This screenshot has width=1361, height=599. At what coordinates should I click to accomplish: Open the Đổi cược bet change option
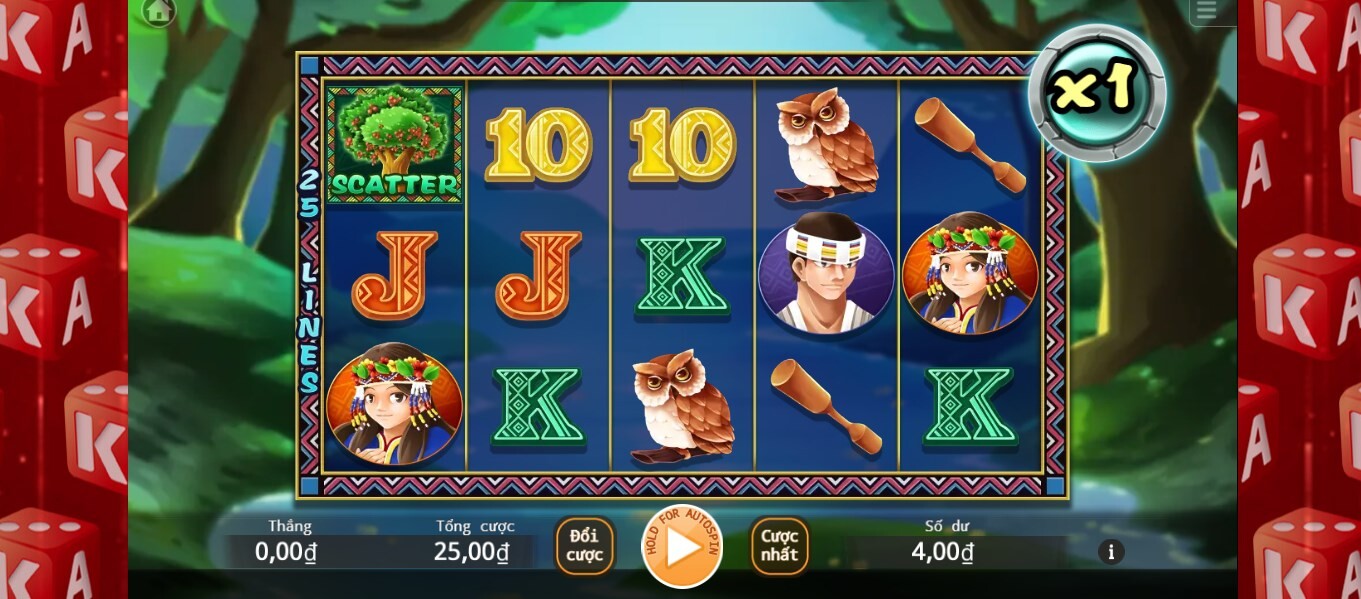[x=585, y=547]
